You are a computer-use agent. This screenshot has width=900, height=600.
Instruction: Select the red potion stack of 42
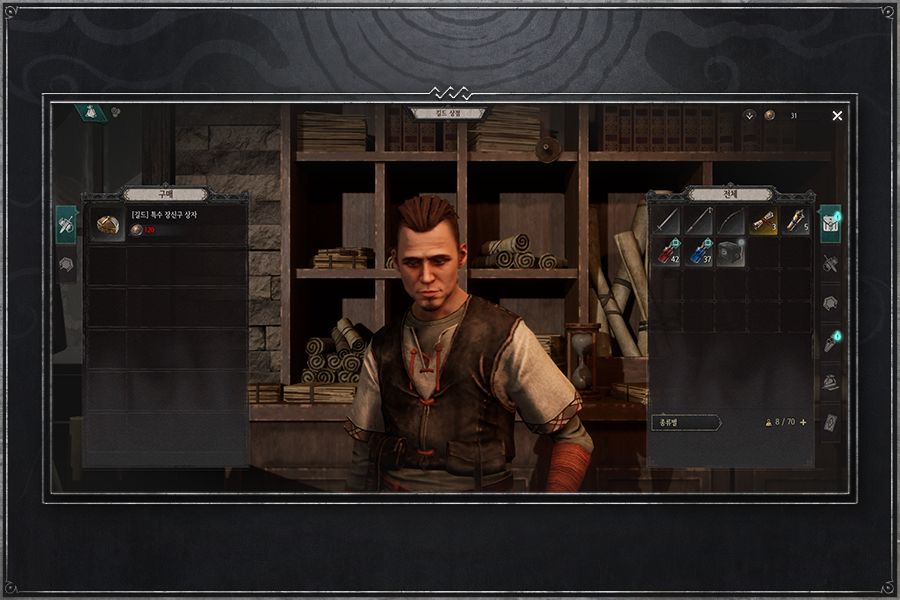coord(667,252)
